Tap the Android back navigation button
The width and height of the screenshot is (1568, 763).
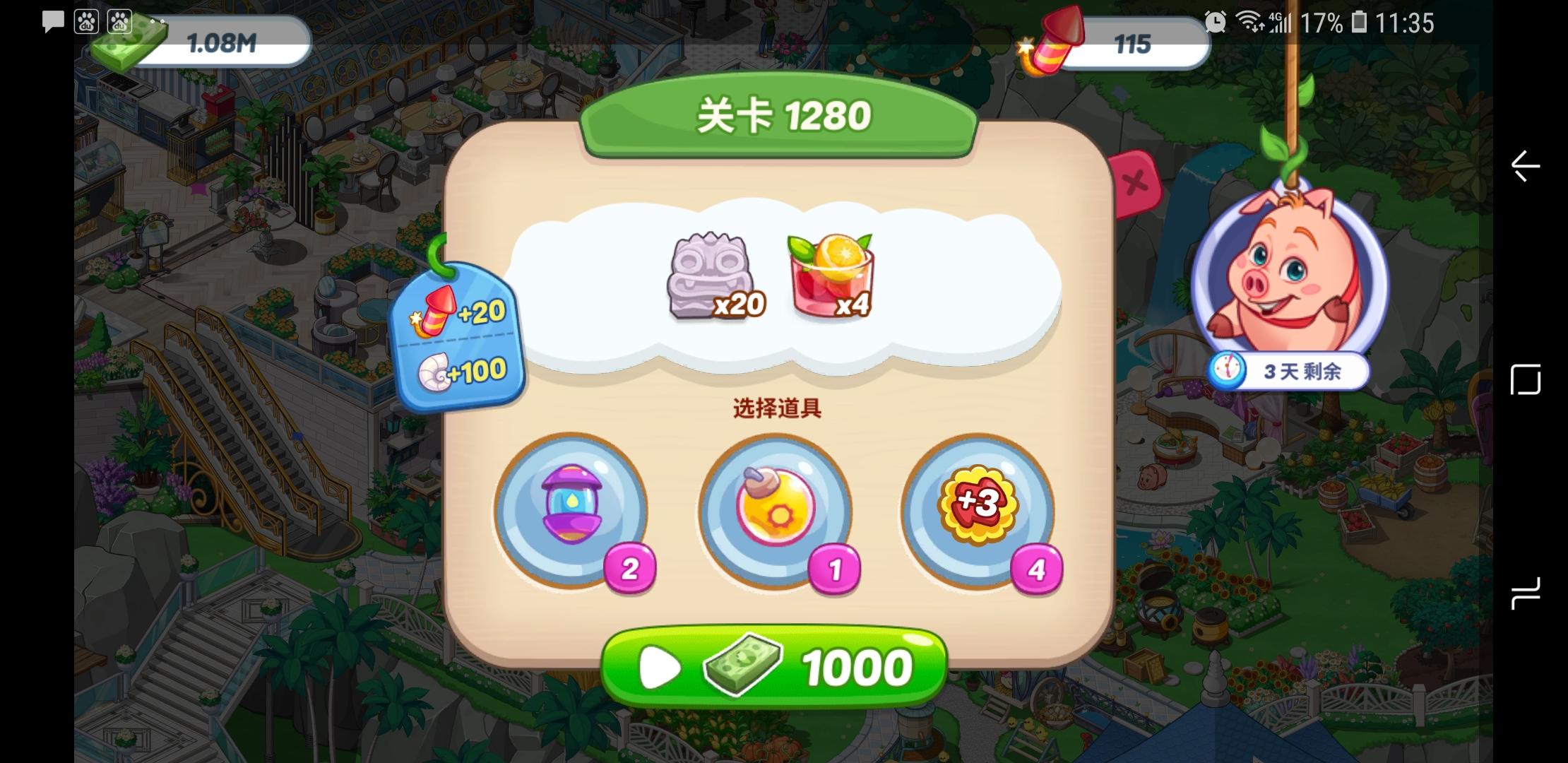point(1525,166)
